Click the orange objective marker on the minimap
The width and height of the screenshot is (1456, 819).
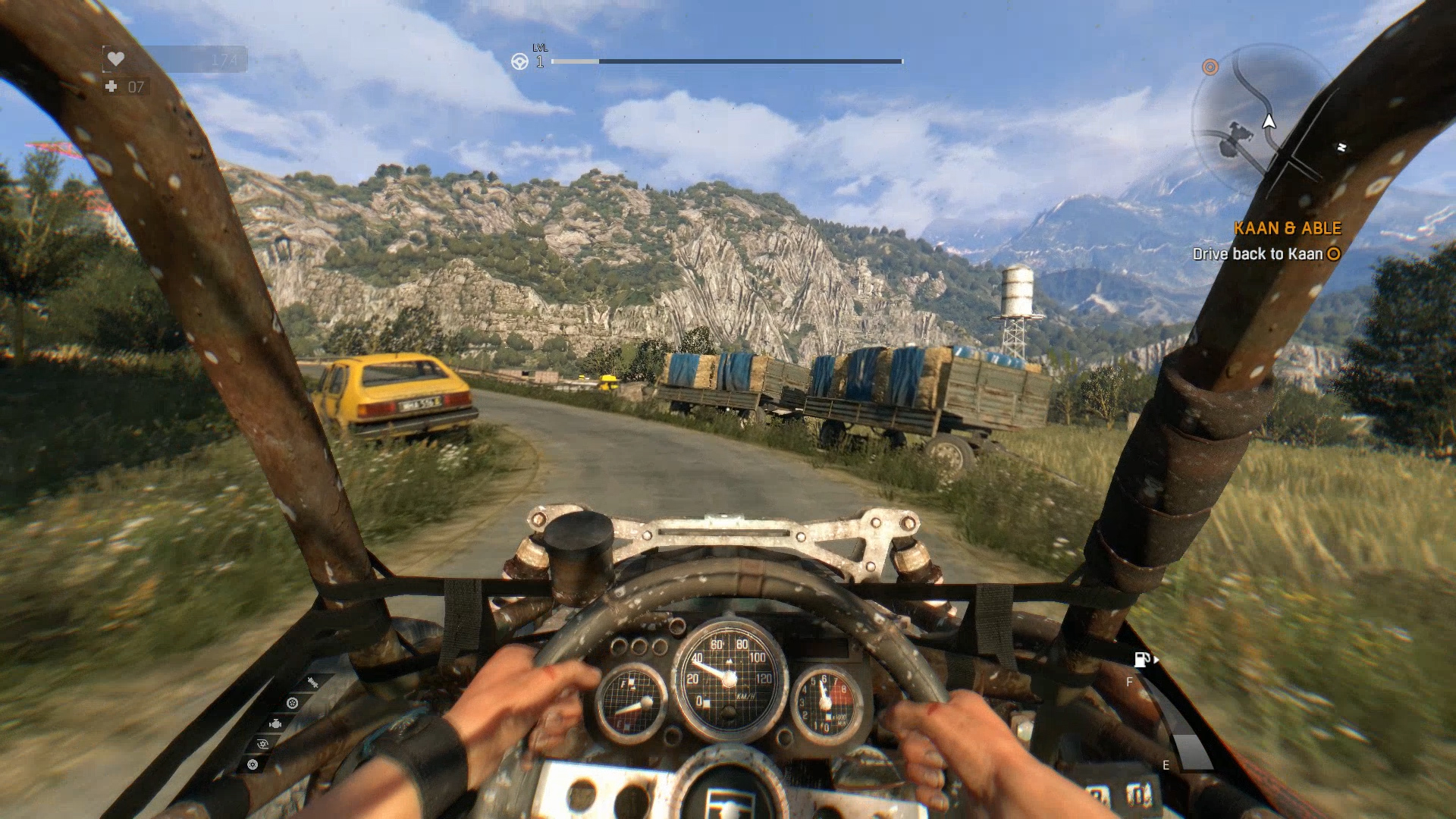[1210, 67]
